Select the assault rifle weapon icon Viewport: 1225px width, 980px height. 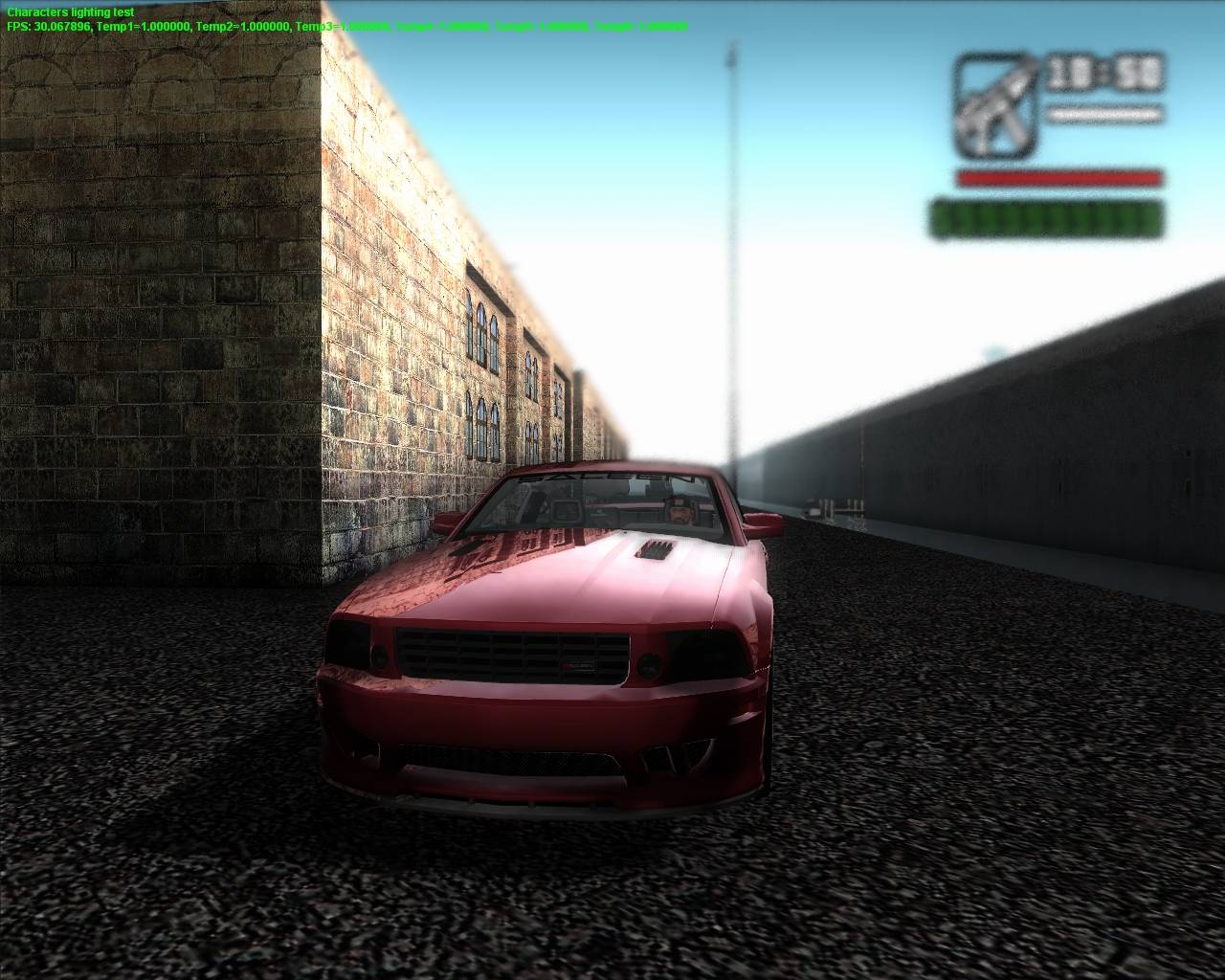995,107
